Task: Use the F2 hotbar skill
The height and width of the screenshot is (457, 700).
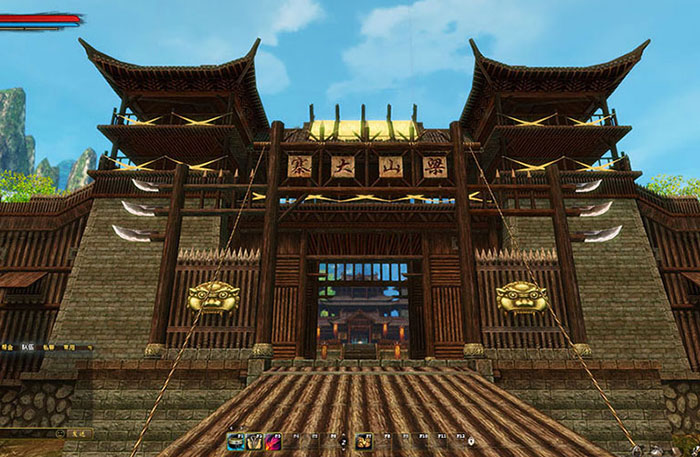Action: click(253, 440)
